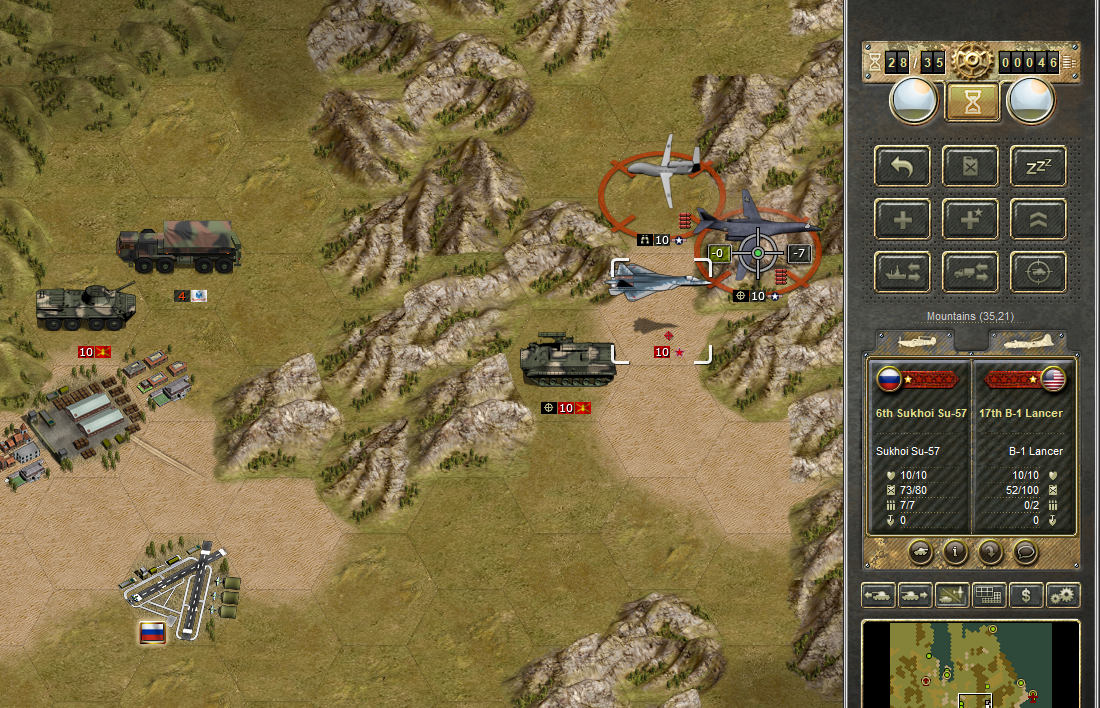Toggle naval embark with the ship button

(902, 271)
